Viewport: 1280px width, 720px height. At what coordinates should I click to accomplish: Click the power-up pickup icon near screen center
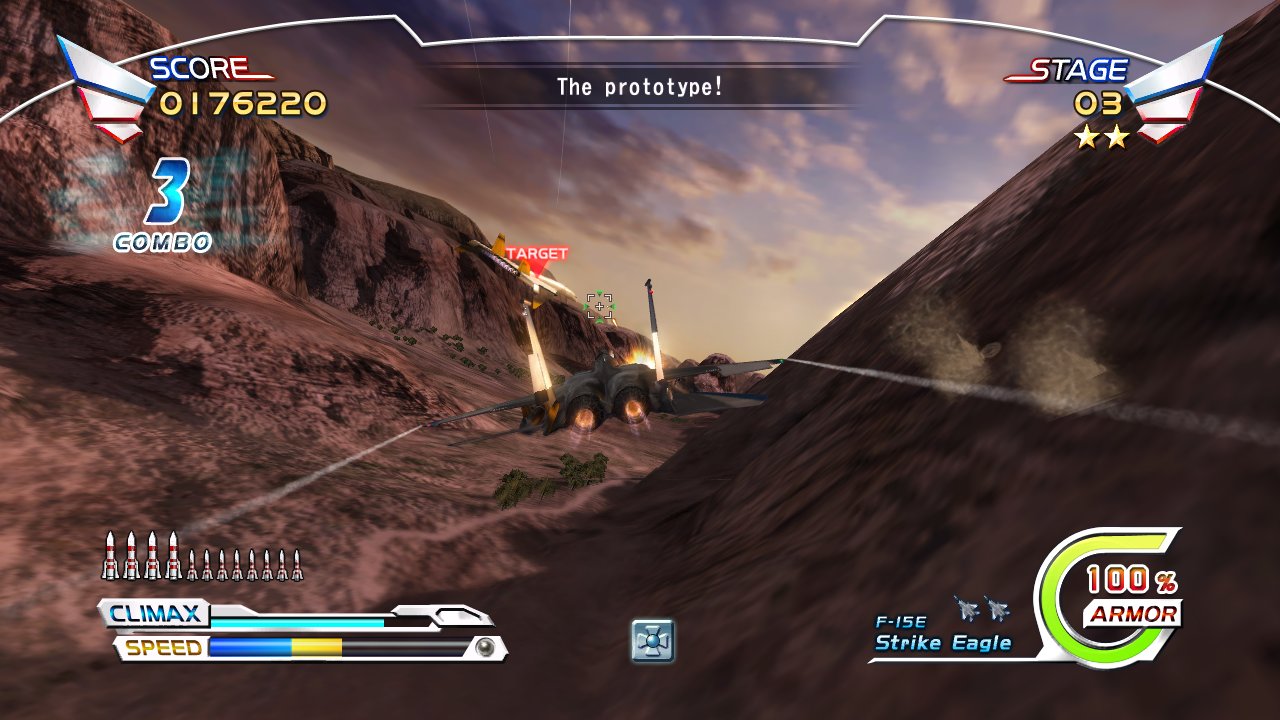(x=651, y=640)
